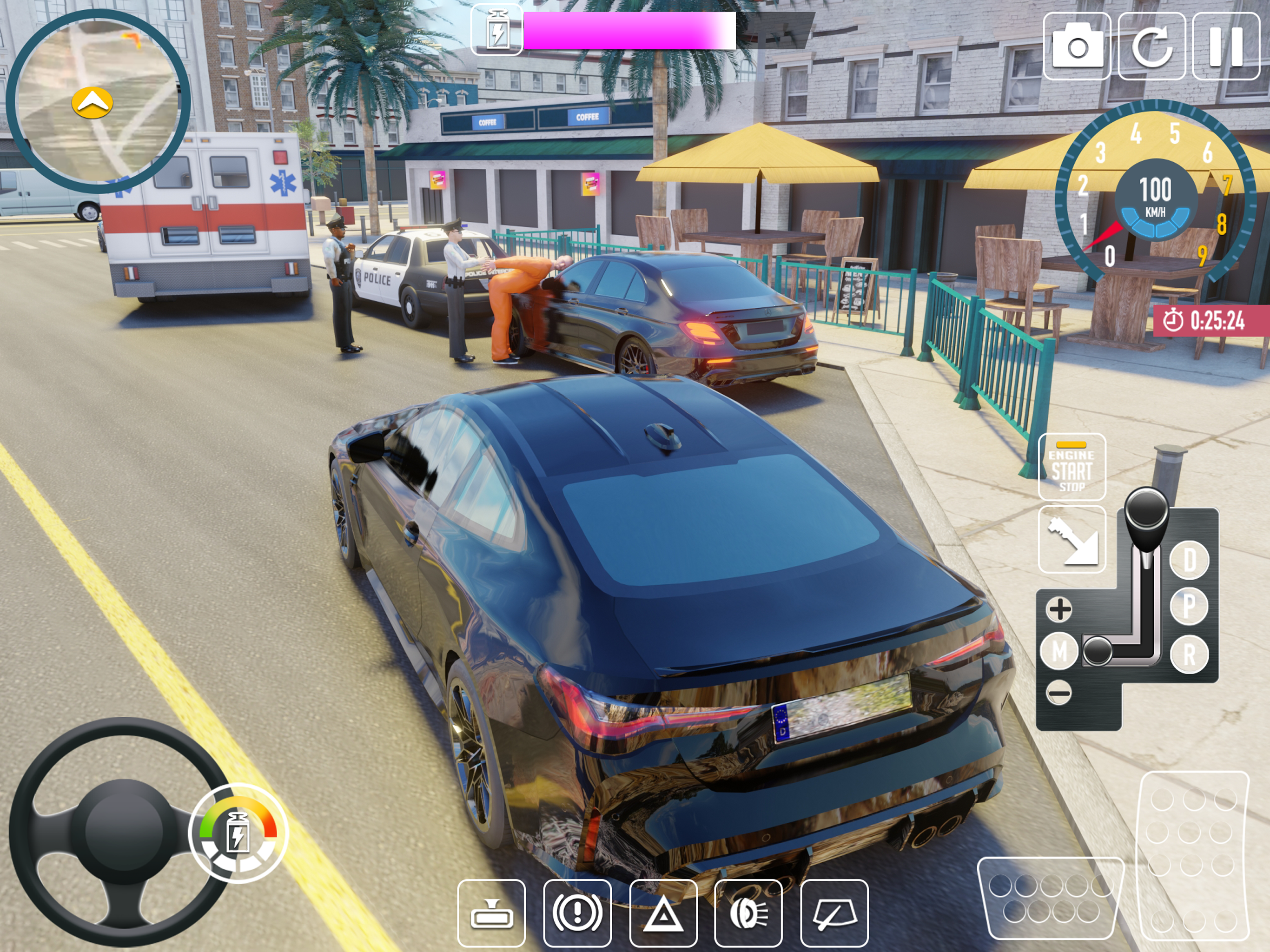Step on the wide brake pedal
1270x952 pixels.
point(1050,898)
